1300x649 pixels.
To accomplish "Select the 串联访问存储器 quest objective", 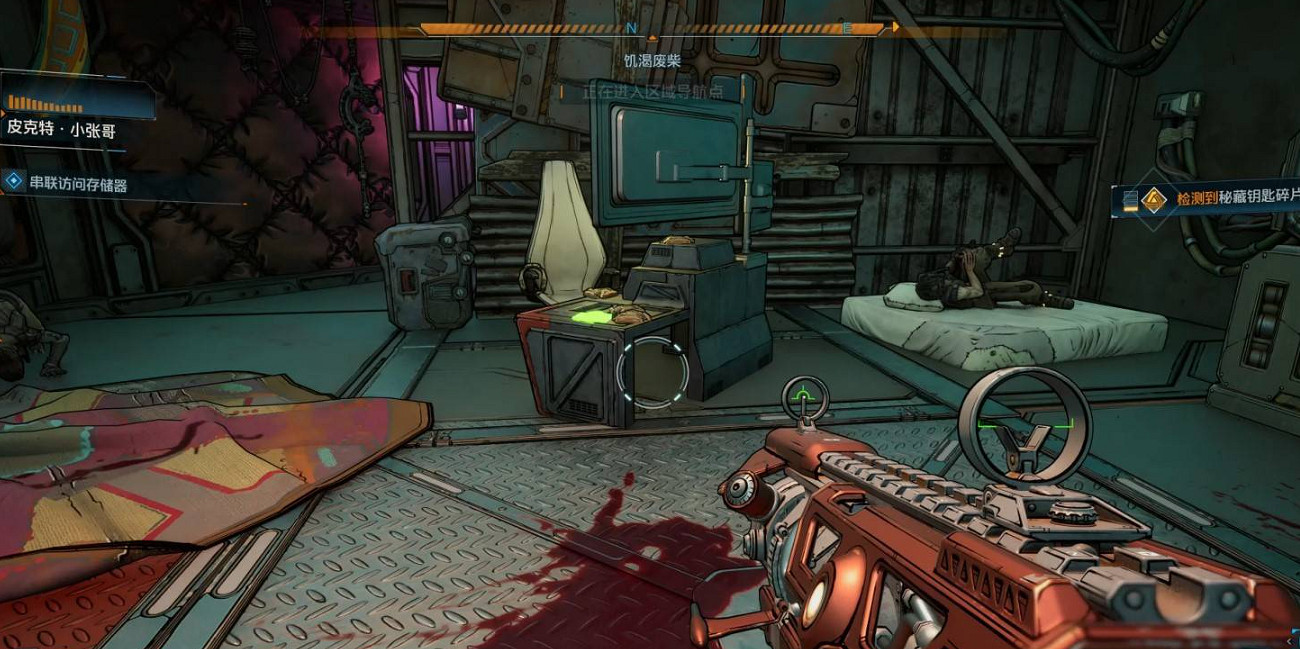I will point(78,185).
